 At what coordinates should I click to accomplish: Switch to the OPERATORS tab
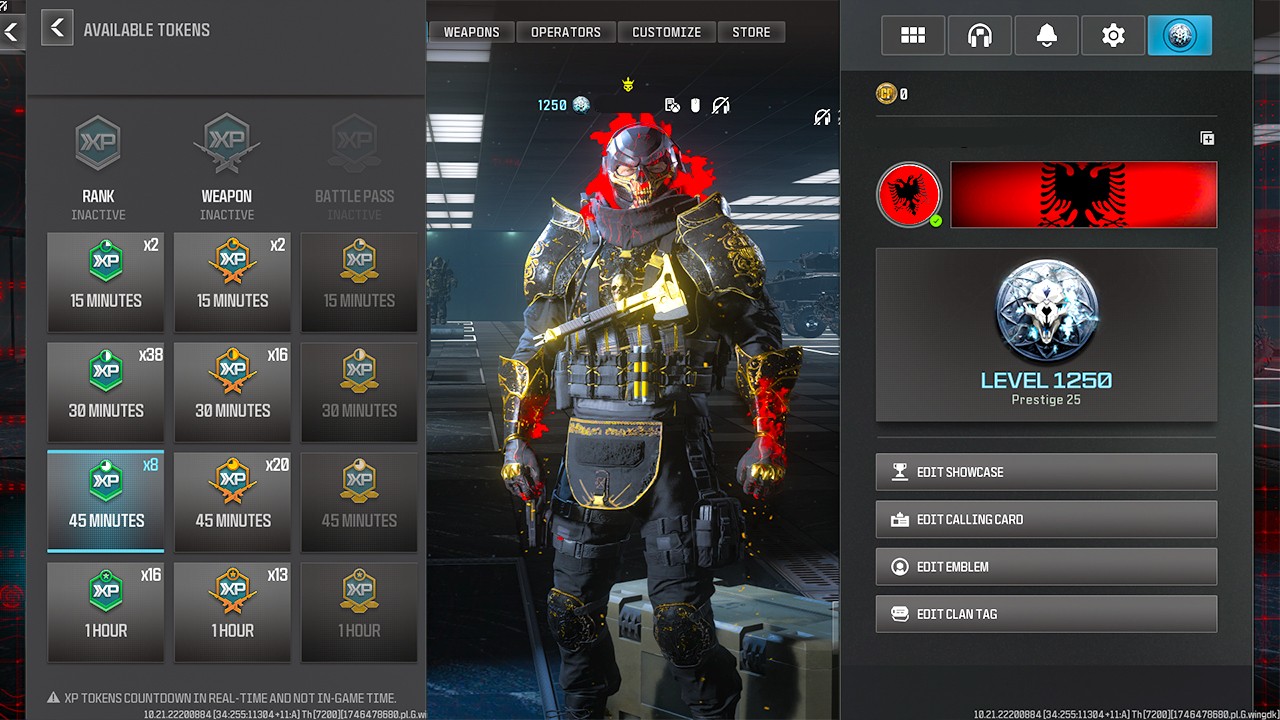[x=566, y=31]
